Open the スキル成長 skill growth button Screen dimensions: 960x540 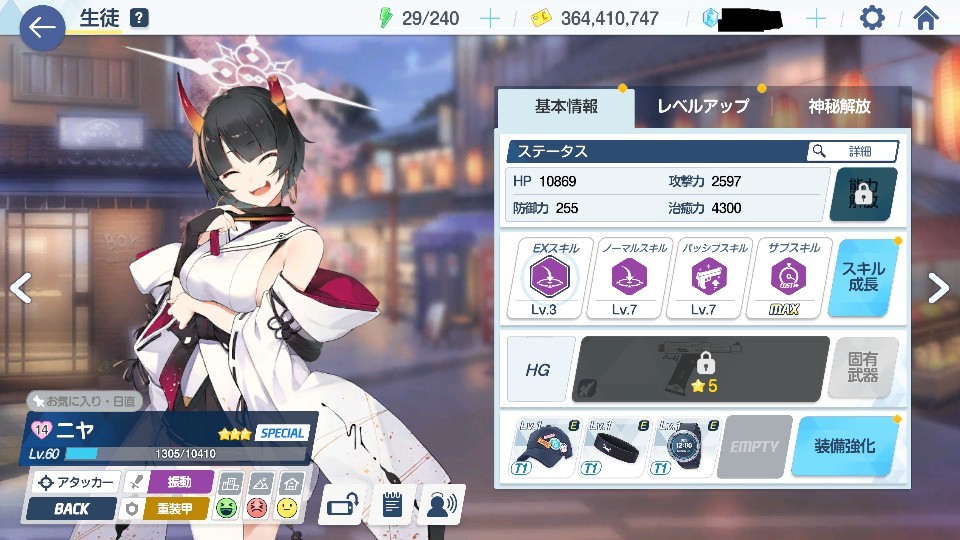[863, 278]
